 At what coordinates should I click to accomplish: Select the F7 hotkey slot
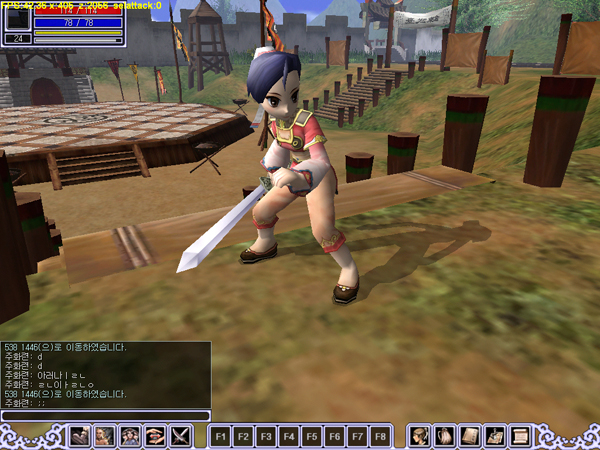(358, 437)
